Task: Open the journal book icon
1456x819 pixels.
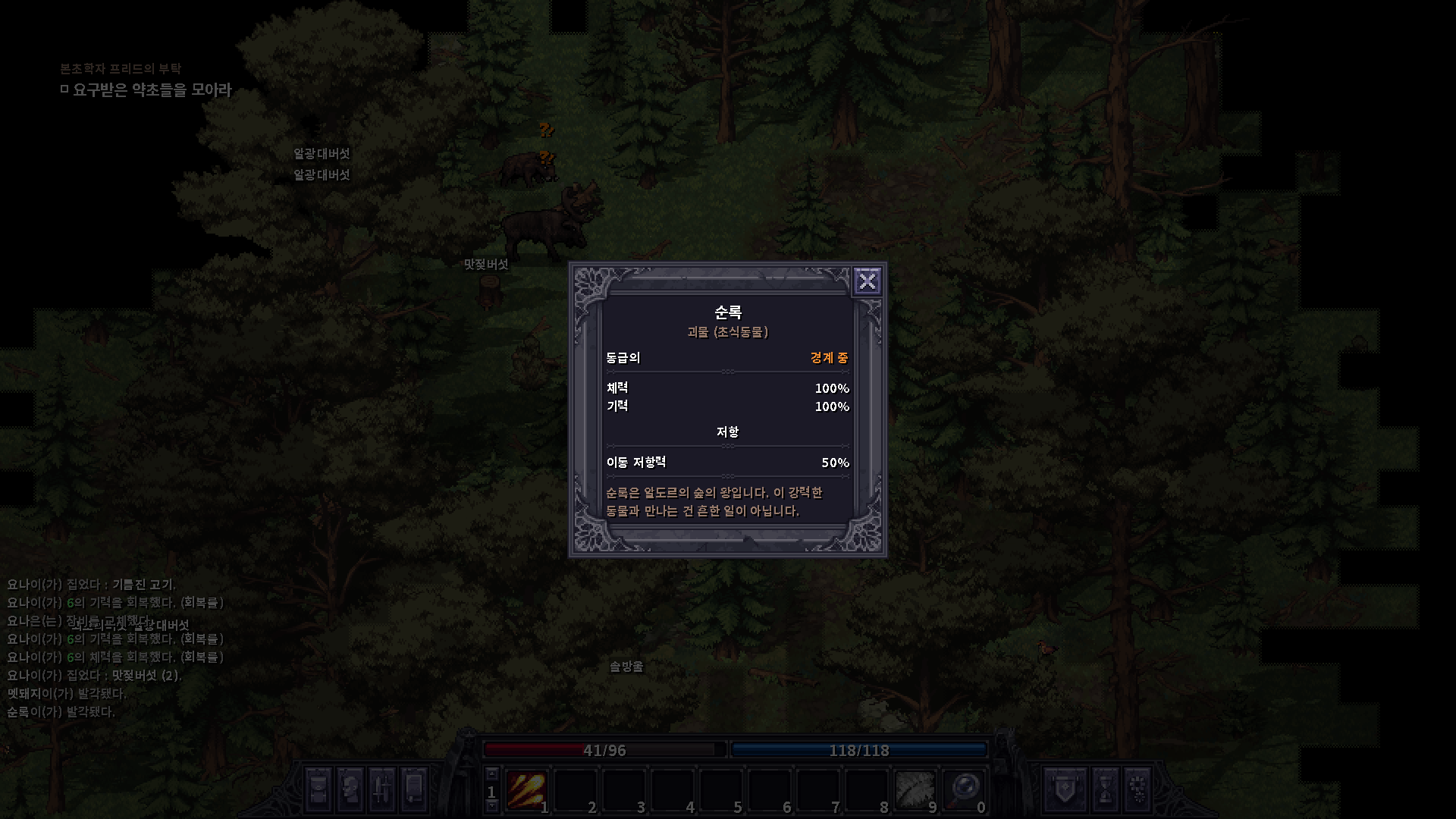Action: (414, 789)
